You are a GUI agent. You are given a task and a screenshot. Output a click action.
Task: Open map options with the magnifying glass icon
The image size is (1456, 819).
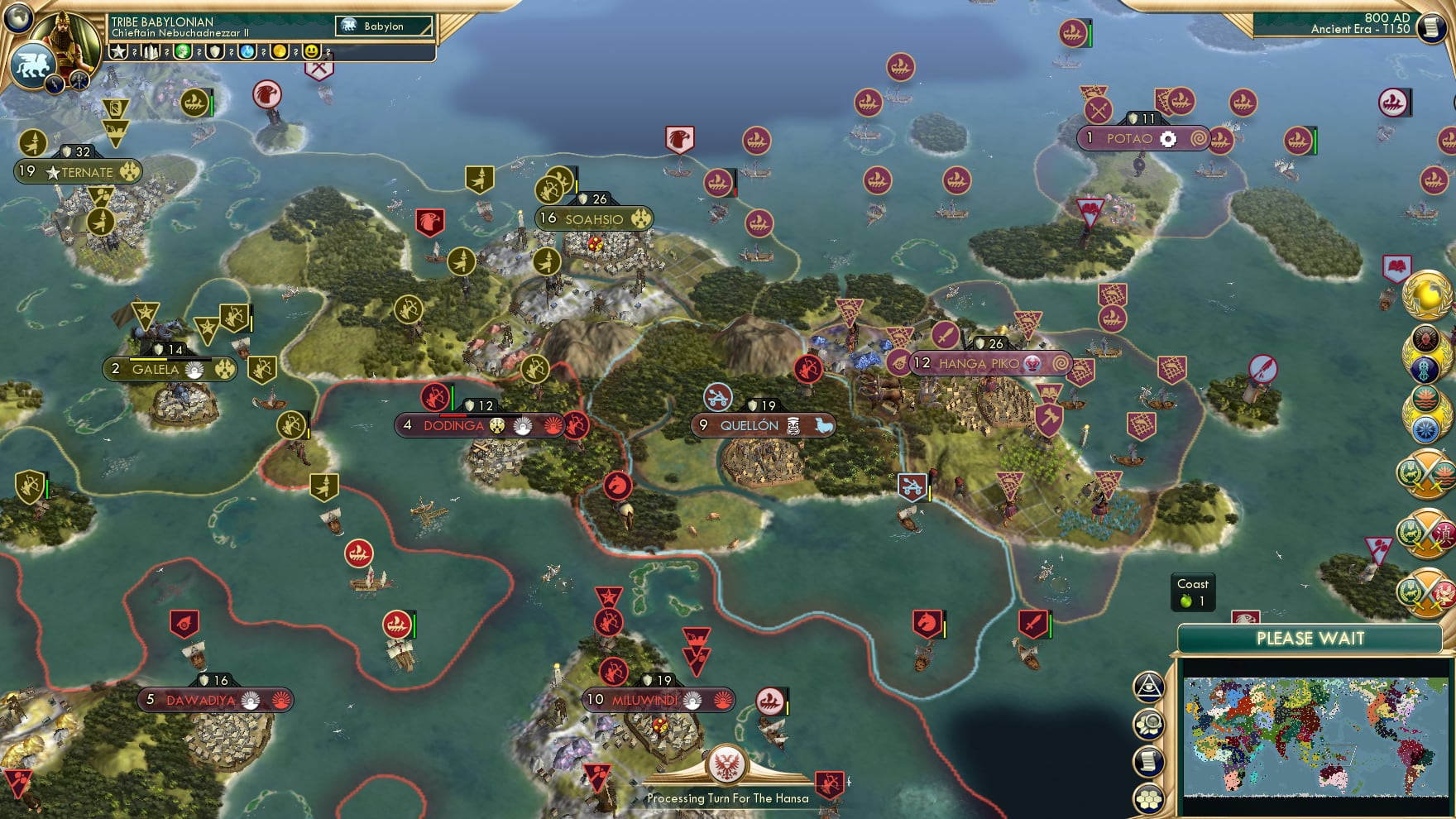1150,722
